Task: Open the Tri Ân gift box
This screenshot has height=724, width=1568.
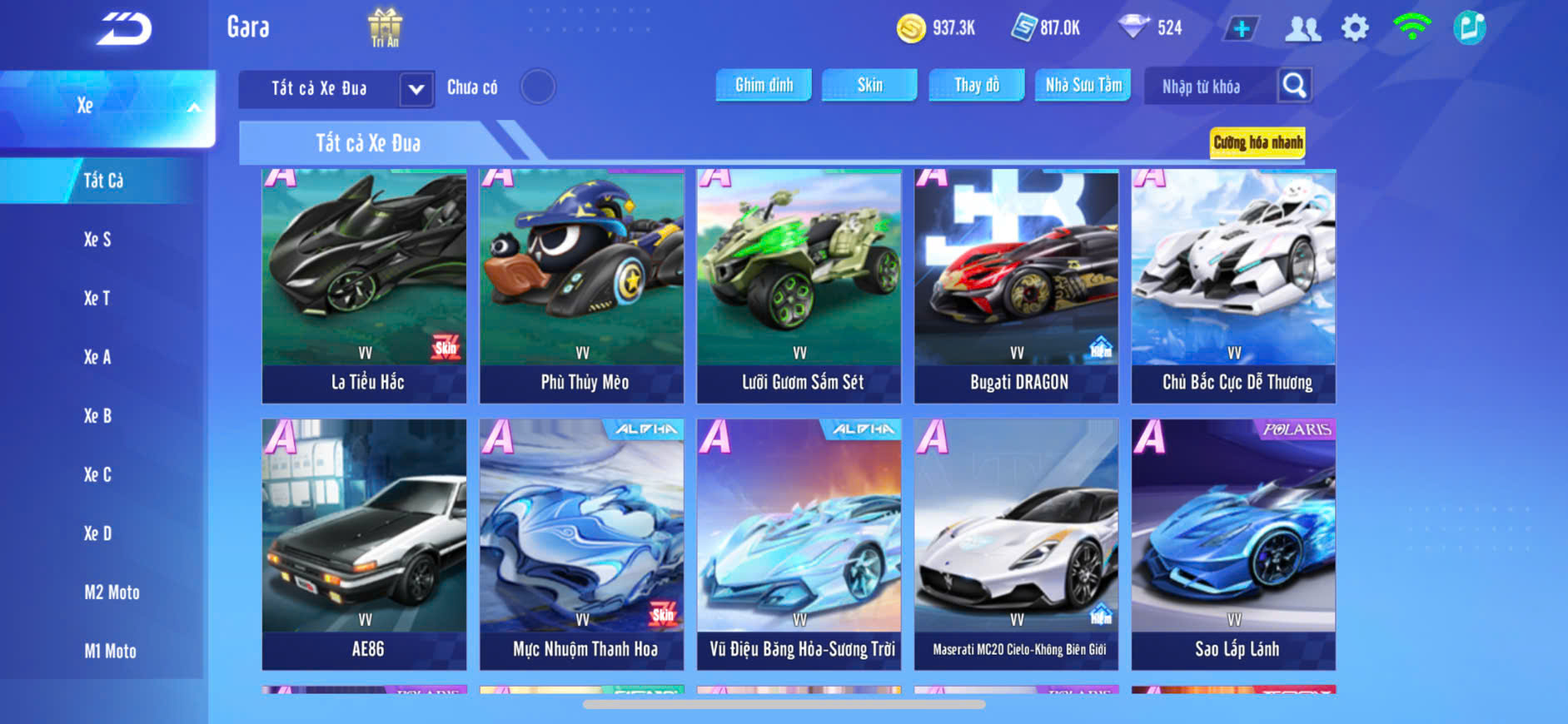Action: (385, 27)
